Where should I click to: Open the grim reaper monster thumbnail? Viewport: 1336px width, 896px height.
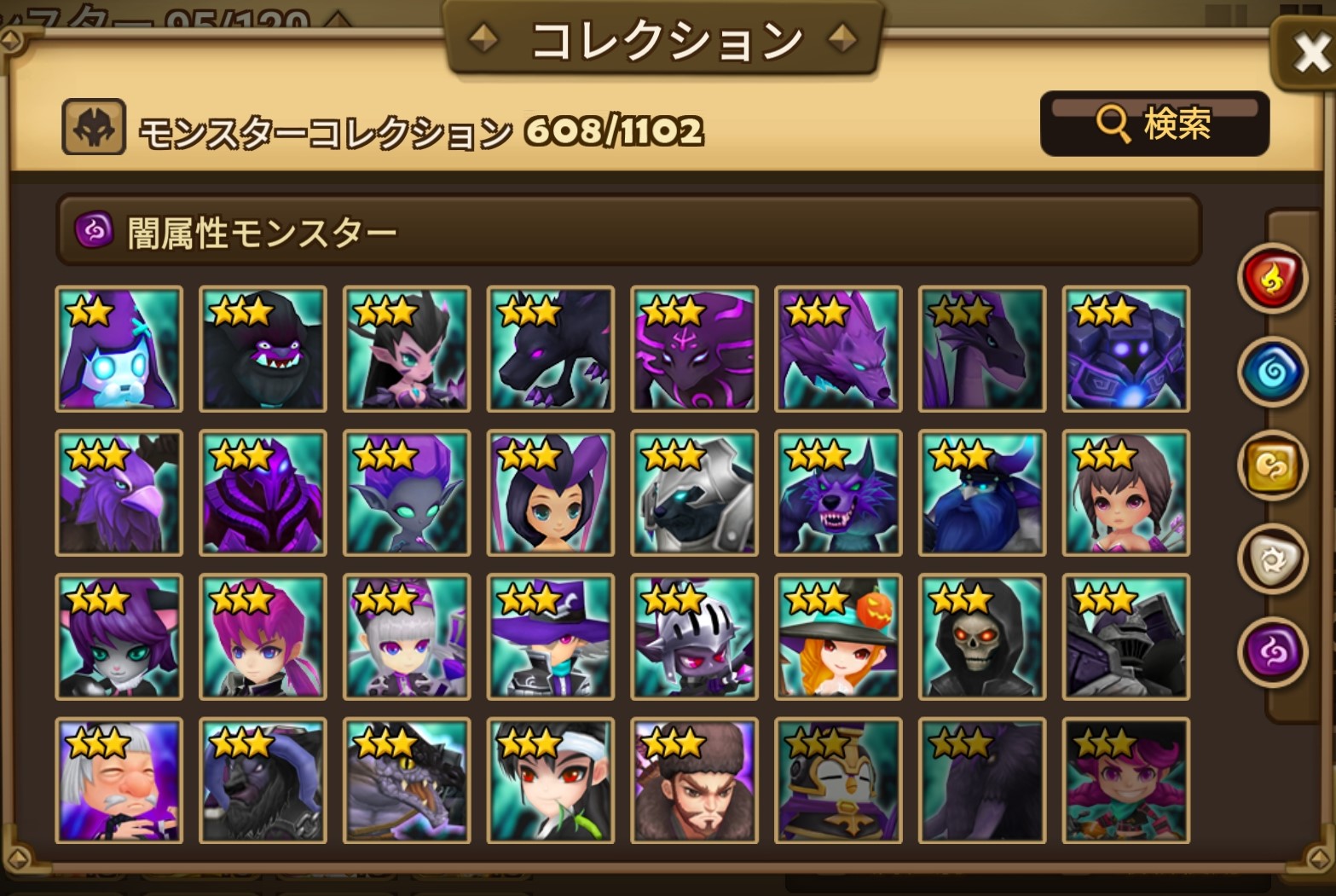click(x=981, y=638)
